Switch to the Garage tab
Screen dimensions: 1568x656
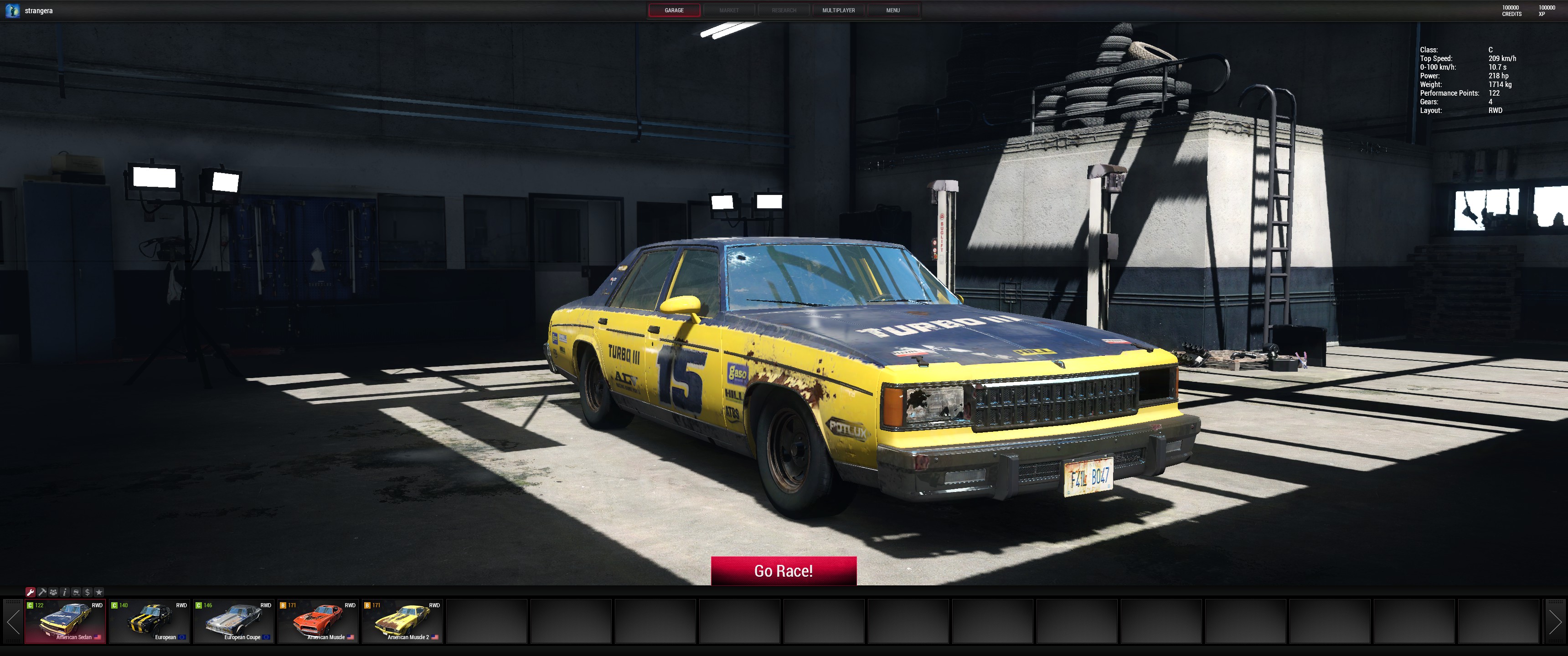674,10
